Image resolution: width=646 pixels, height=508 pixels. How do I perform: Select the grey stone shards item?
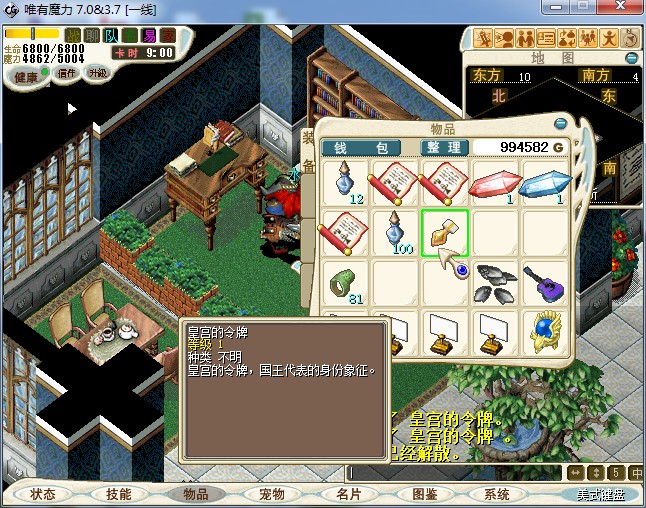coord(494,282)
